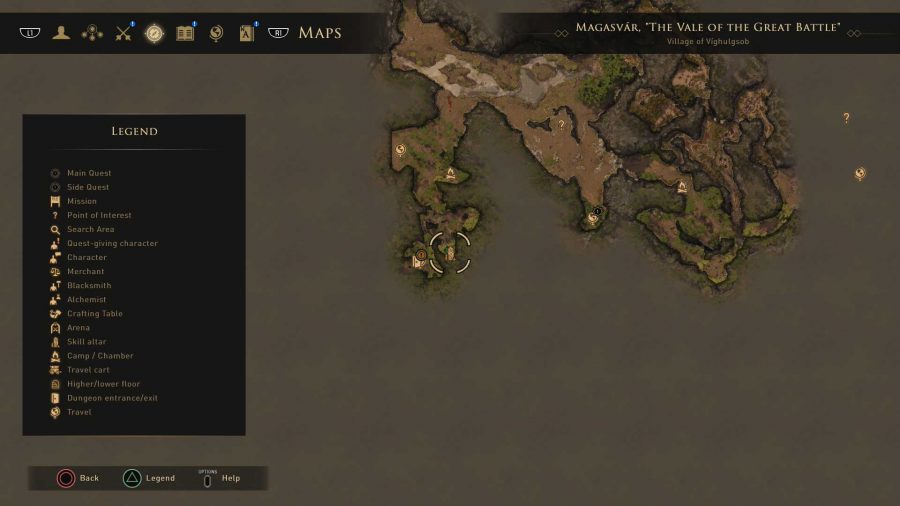Pick the Point of Interest legend entry
This screenshot has height=506, width=900.
click(99, 215)
